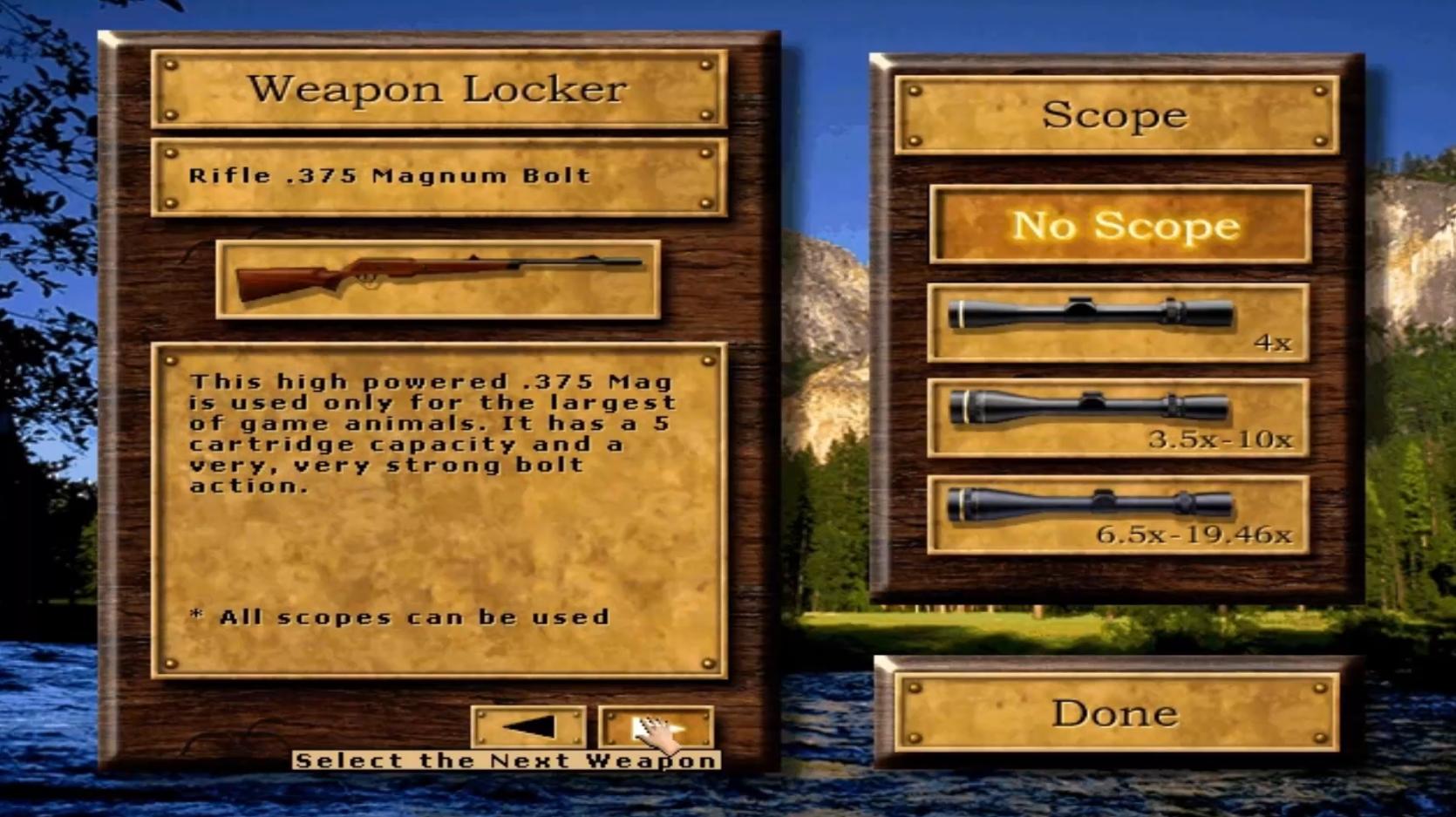
Task: Equip the 6.5x-19.46x scope
Action: coord(1118,514)
